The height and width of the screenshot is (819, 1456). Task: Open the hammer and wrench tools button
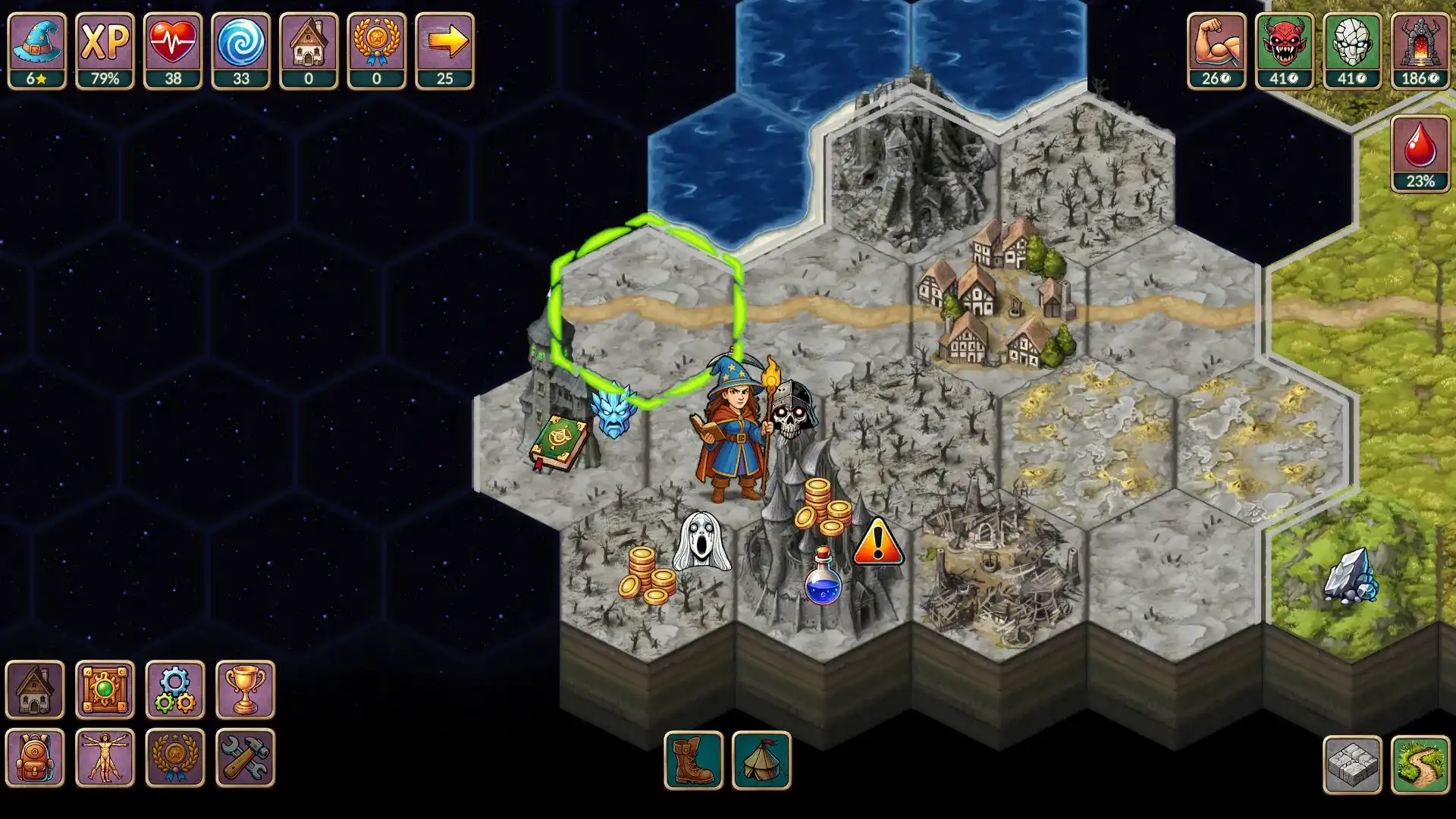click(x=245, y=757)
